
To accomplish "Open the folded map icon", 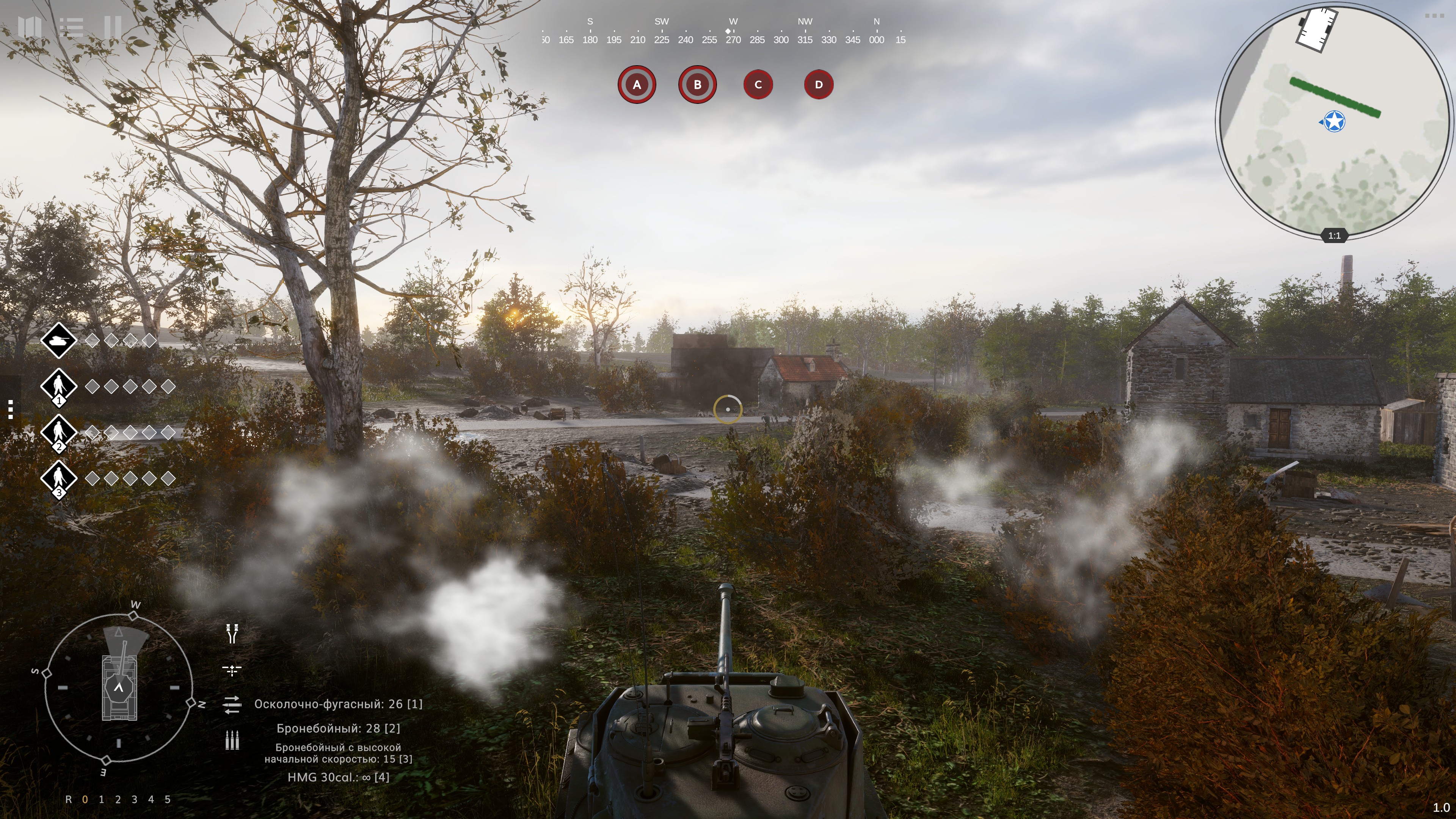I will coord(30,27).
